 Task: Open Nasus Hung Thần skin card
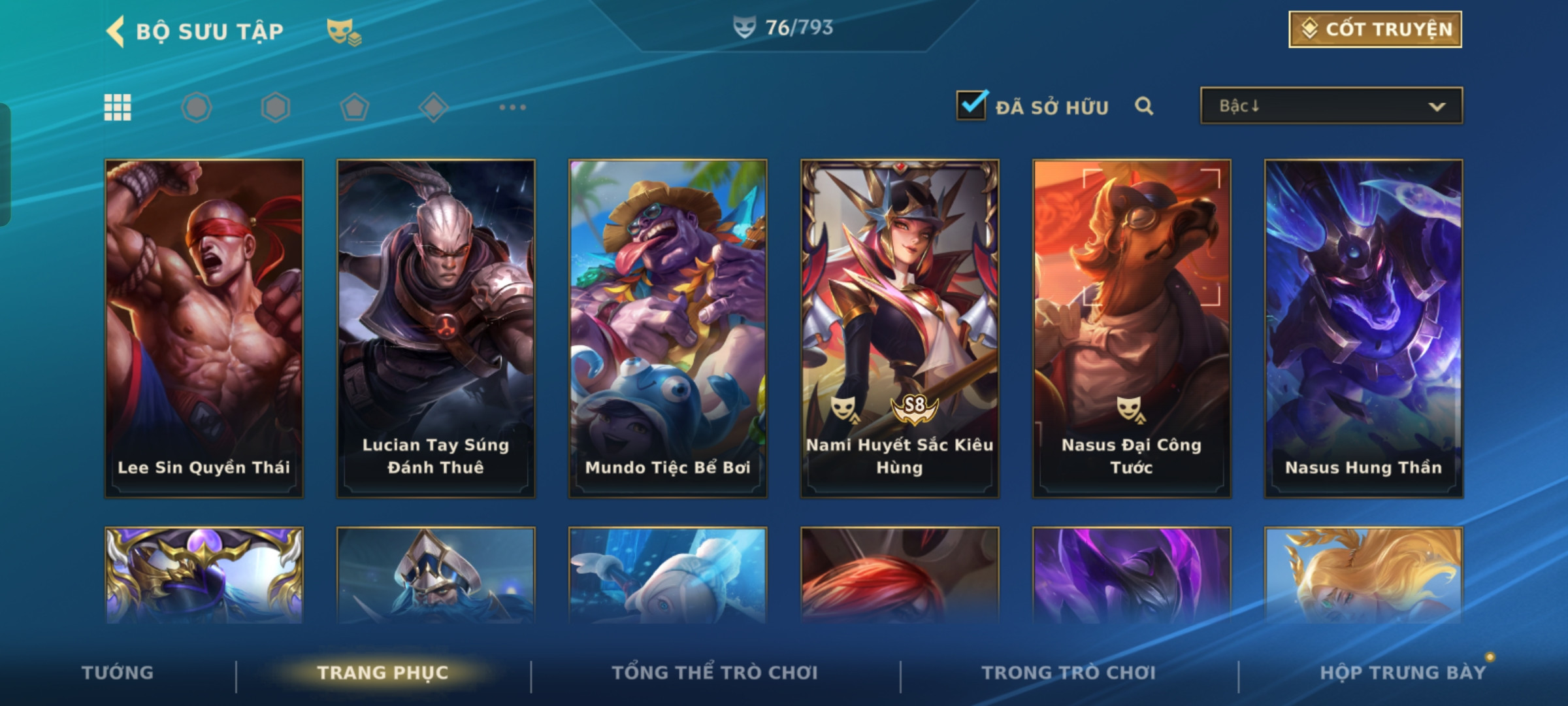1364,328
